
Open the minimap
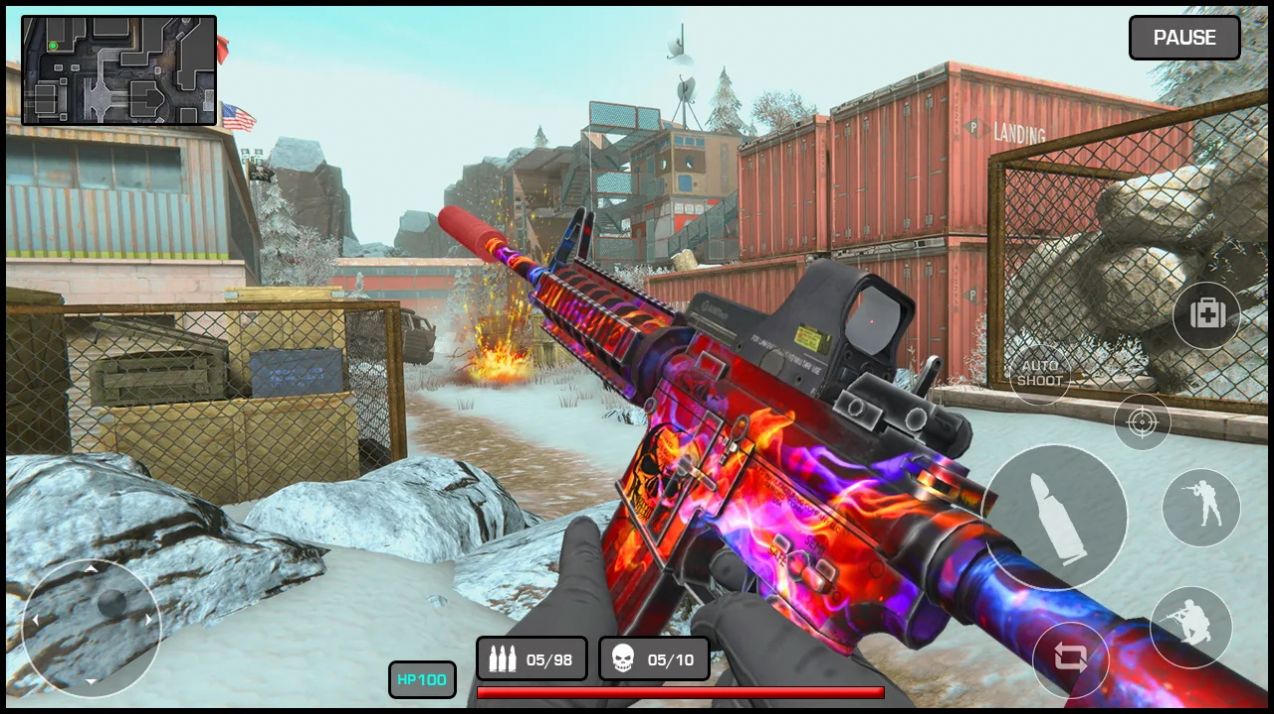(x=119, y=70)
